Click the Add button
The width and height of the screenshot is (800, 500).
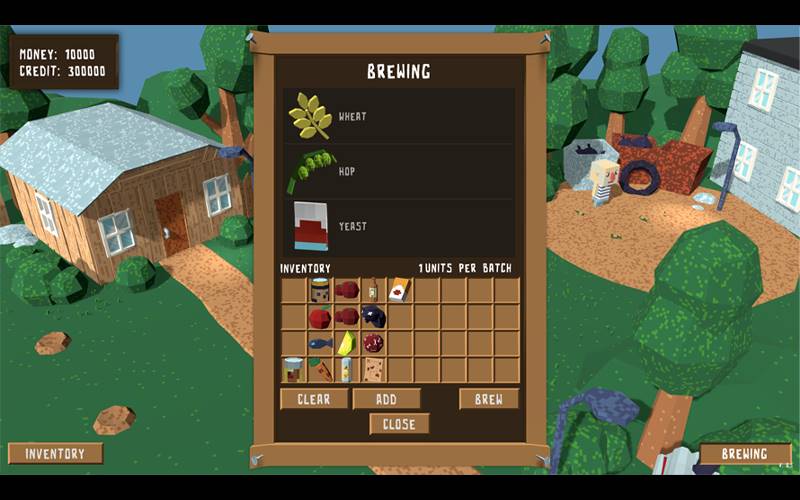pos(386,399)
